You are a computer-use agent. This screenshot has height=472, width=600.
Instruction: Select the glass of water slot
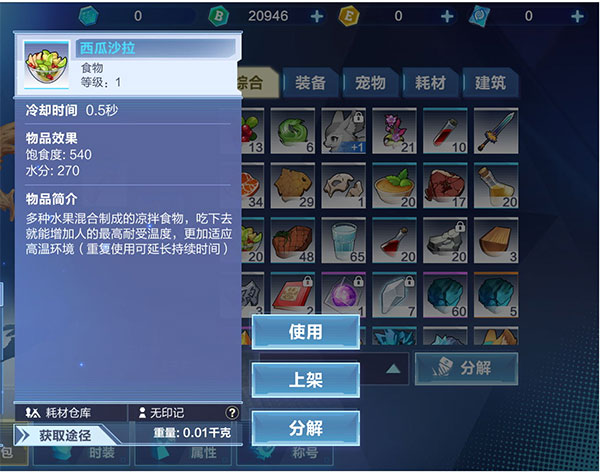pyautogui.click(x=340, y=240)
